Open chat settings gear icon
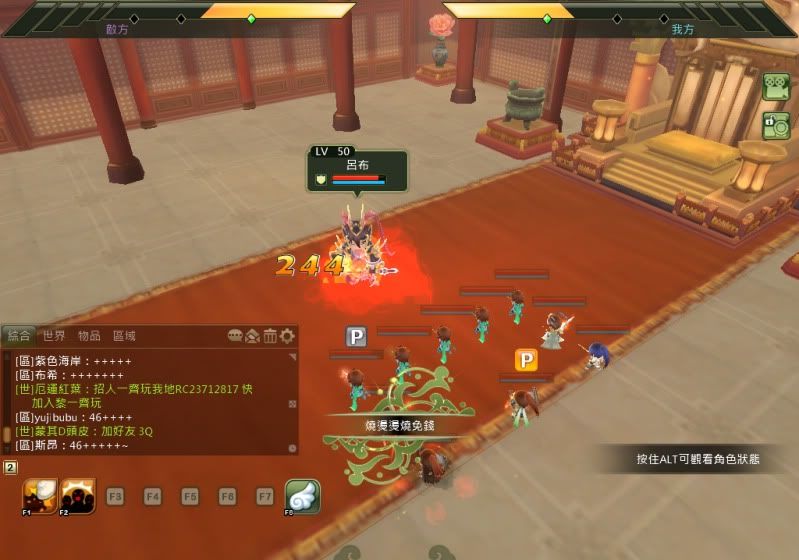Screen dimensions: 799x560 click(x=287, y=336)
